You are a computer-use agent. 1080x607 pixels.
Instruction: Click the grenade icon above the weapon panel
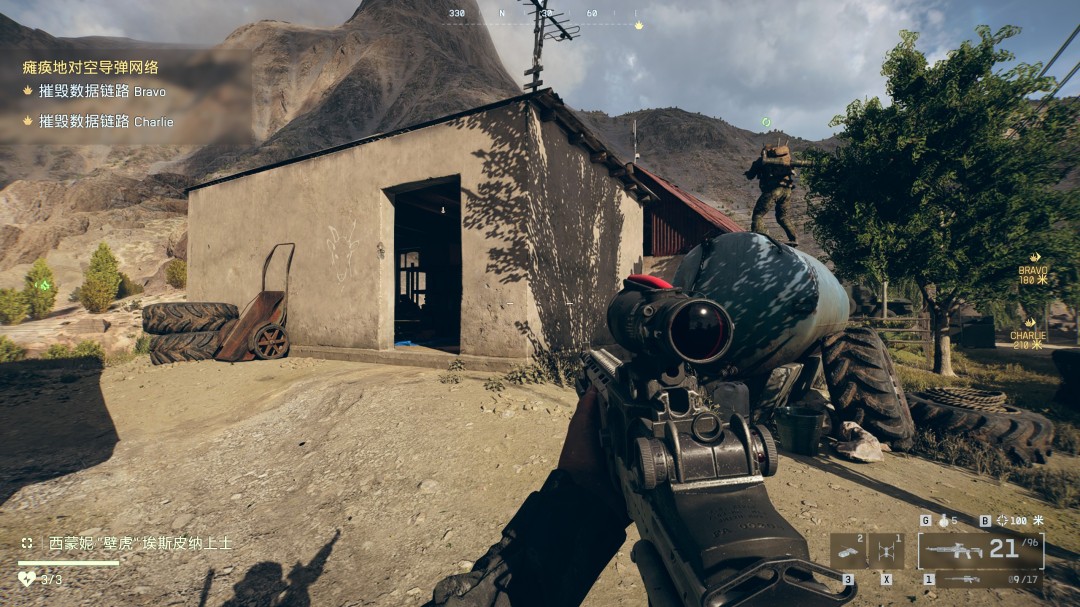coord(943,521)
